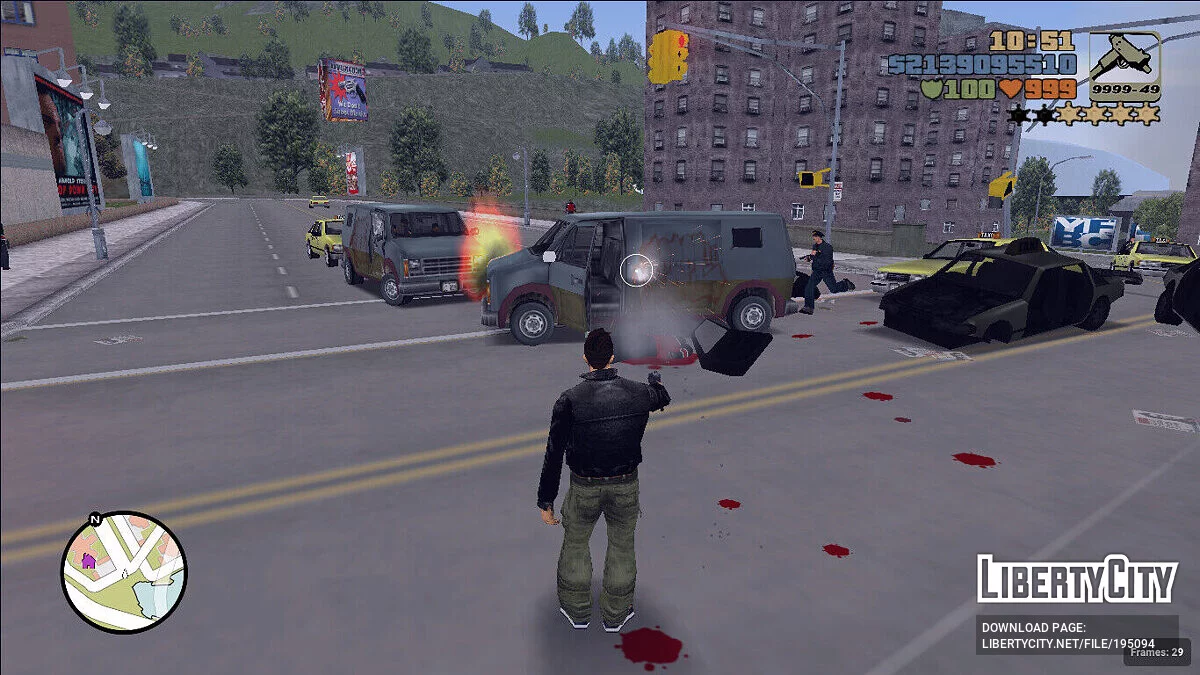Click the LibertyCity watermark logo

[x=1076, y=579]
